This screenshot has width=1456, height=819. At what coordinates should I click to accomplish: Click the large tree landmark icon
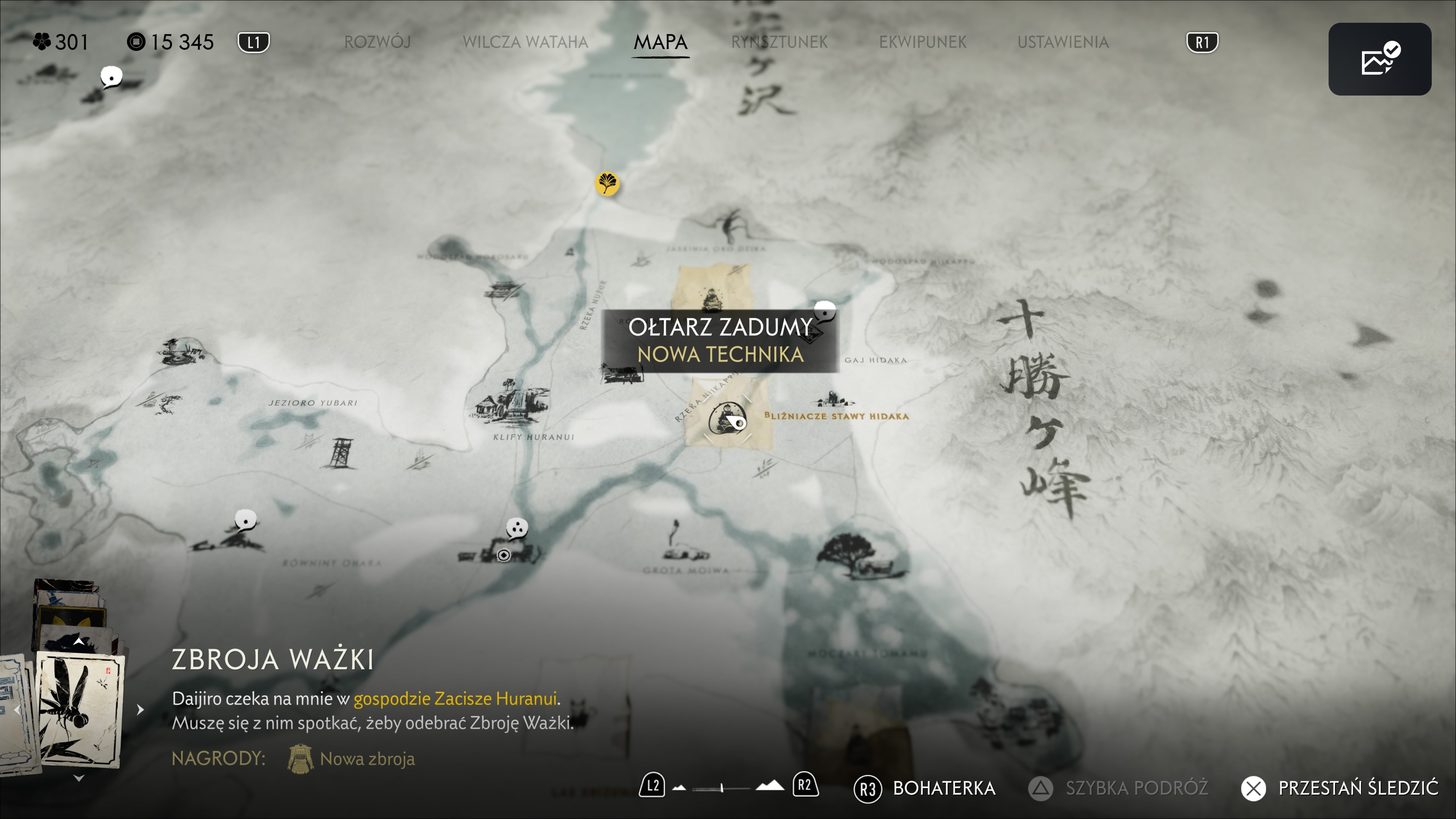845,551
